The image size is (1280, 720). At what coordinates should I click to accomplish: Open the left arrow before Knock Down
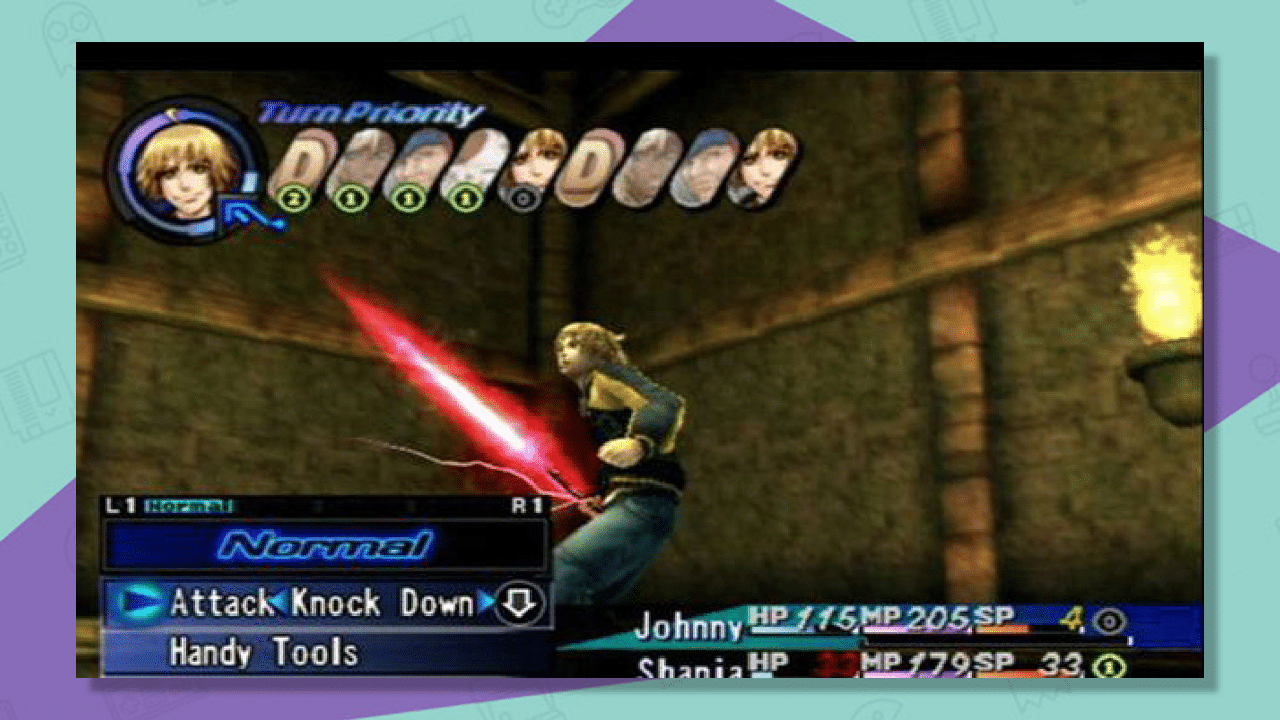click(x=283, y=603)
